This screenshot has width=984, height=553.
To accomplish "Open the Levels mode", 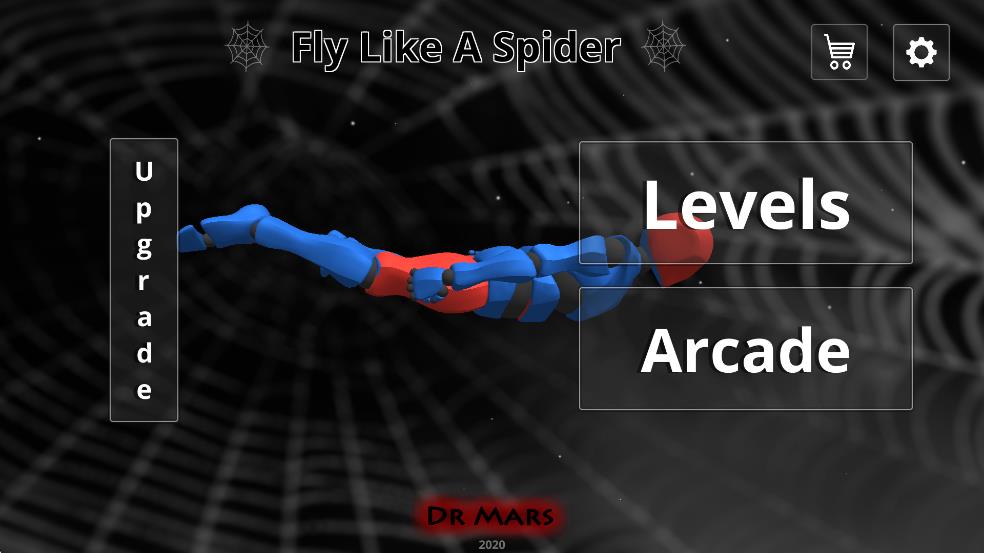I will 745,203.
